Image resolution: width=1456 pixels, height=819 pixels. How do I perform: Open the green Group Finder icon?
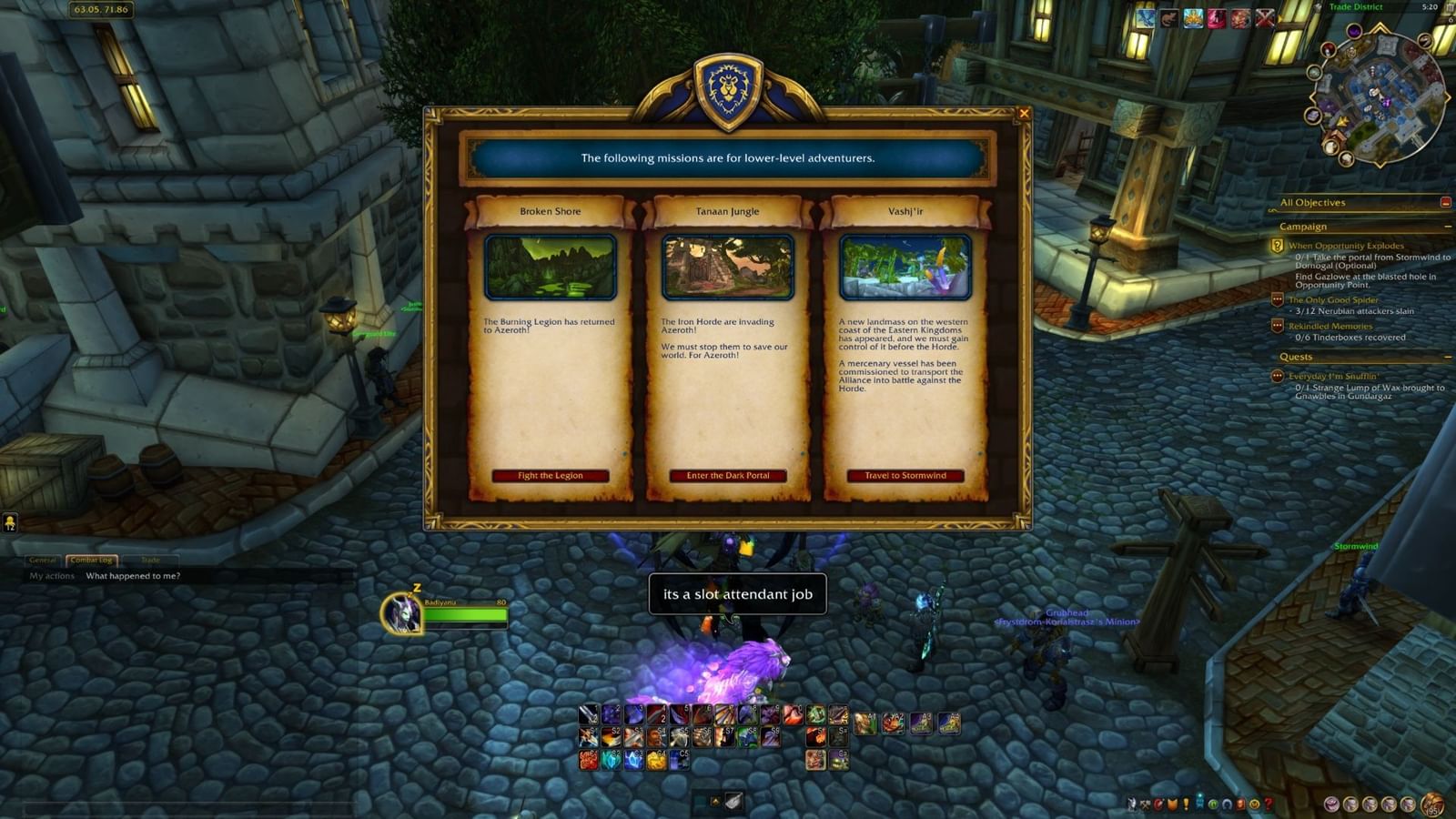[x=1214, y=804]
